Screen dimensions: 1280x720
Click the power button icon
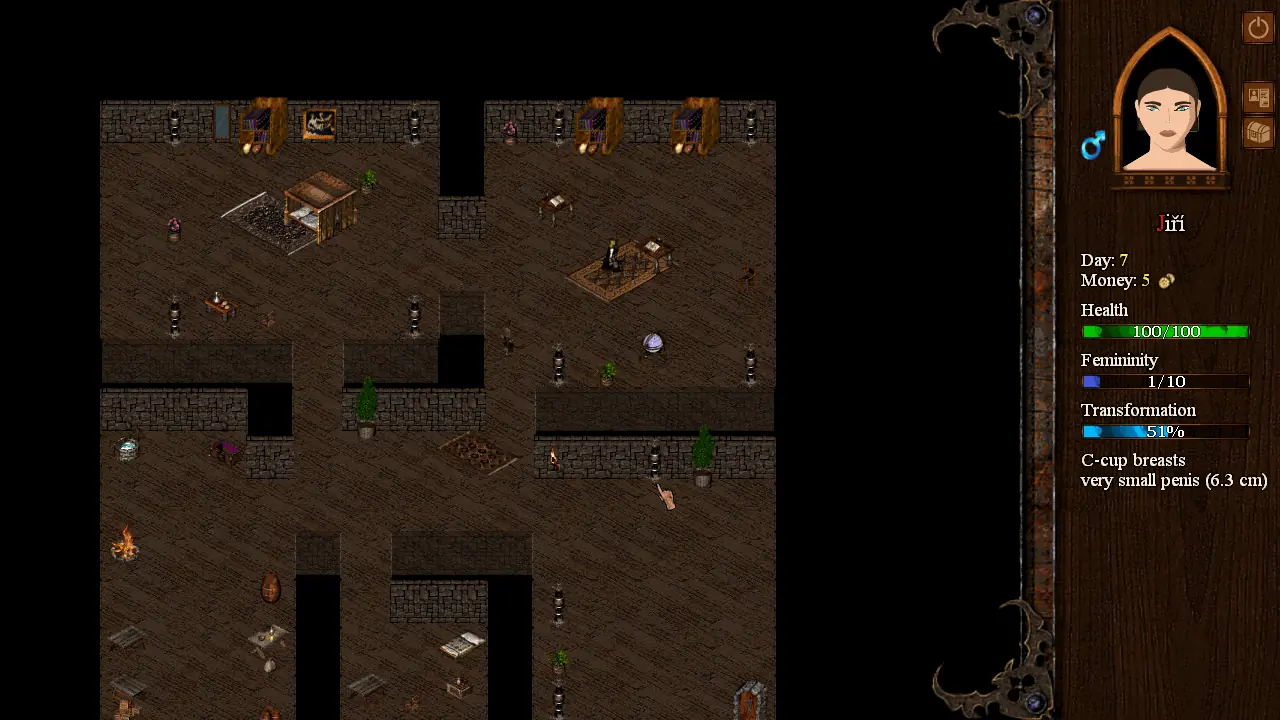[x=1257, y=27]
